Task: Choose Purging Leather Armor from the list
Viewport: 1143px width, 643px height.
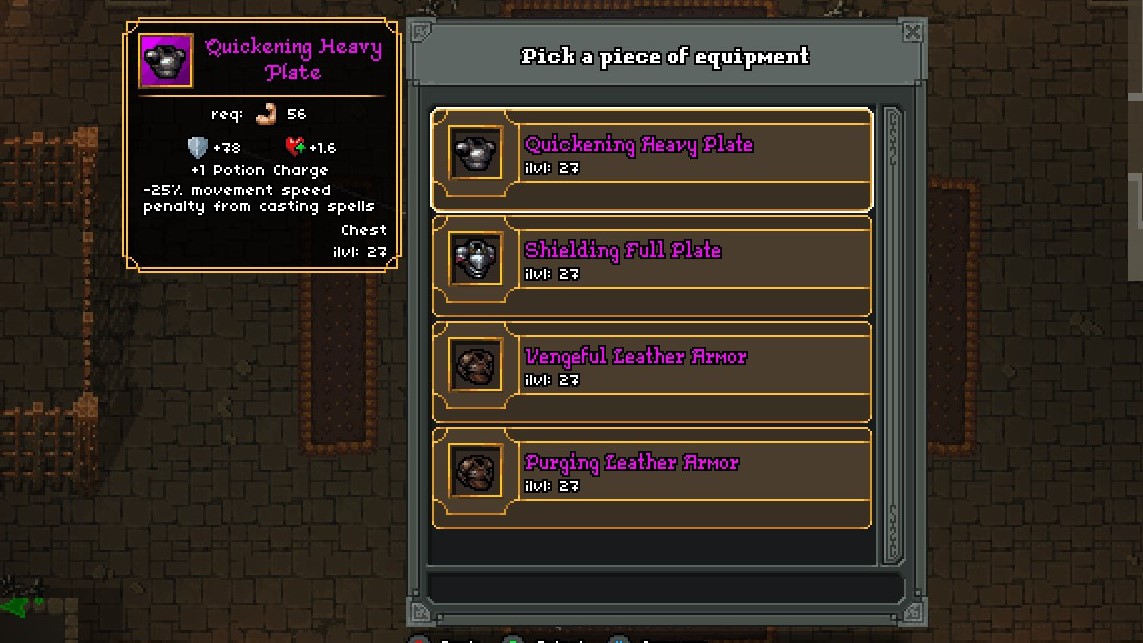Action: pos(651,477)
